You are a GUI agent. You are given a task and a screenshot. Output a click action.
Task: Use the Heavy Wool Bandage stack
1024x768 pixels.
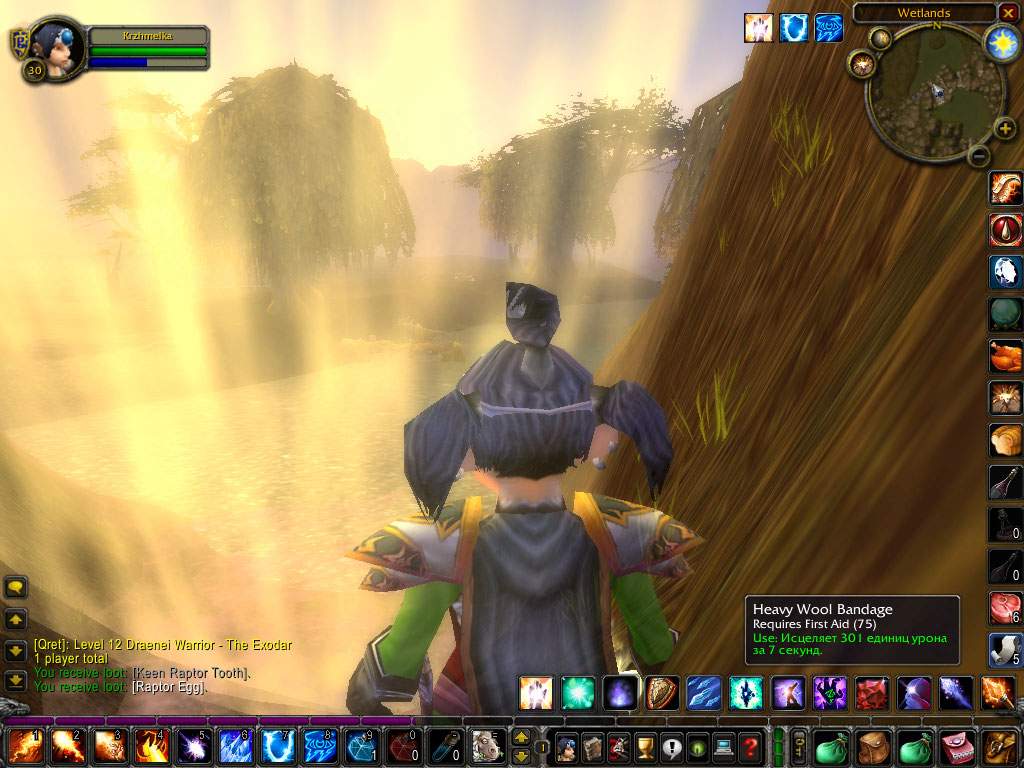[x=1005, y=650]
